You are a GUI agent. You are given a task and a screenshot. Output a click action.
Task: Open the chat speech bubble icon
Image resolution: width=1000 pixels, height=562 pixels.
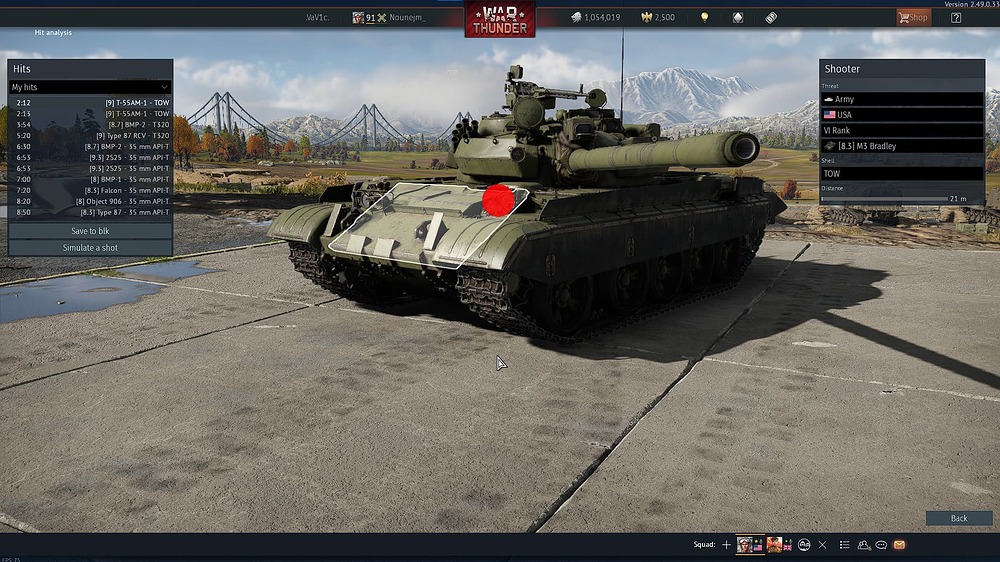pos(881,545)
